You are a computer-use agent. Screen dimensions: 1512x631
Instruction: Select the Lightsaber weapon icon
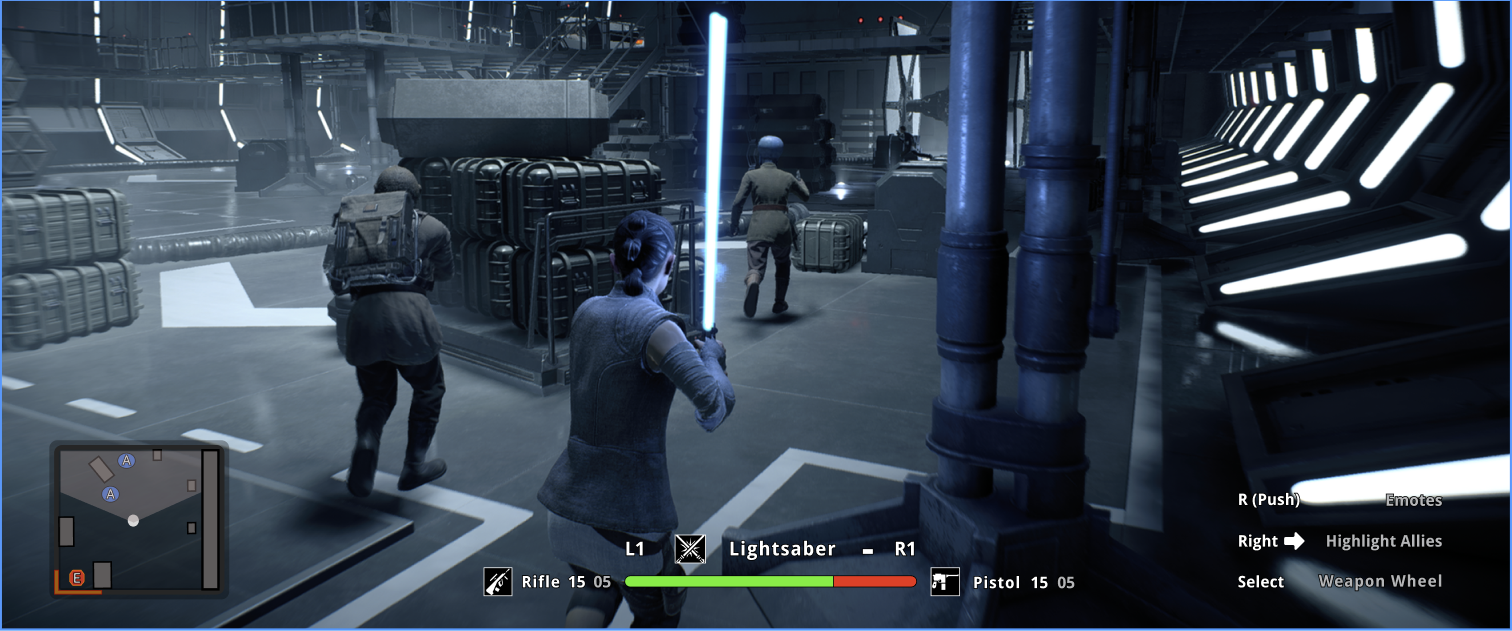[690, 549]
